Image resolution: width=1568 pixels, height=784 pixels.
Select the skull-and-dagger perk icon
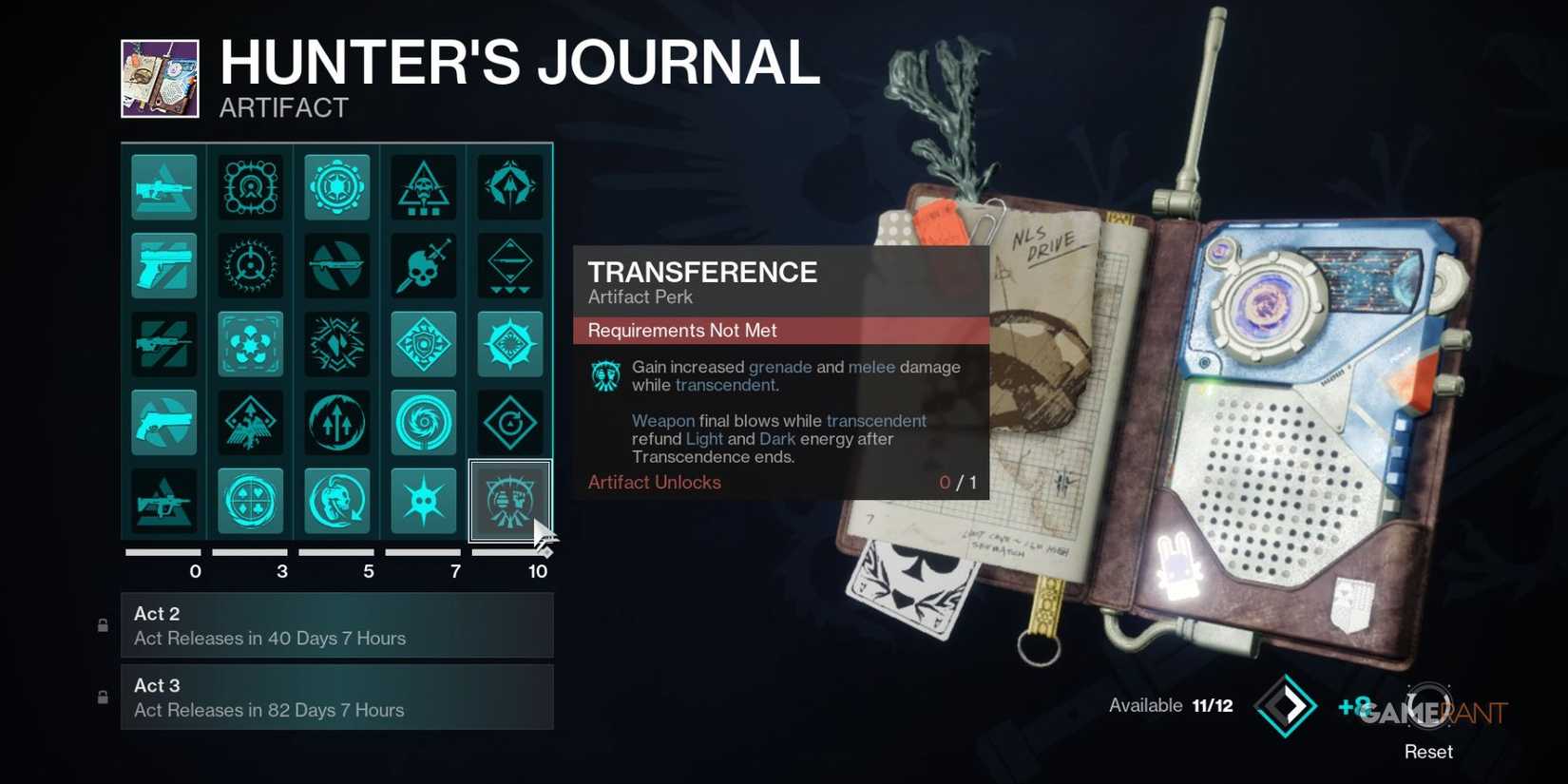(x=423, y=265)
